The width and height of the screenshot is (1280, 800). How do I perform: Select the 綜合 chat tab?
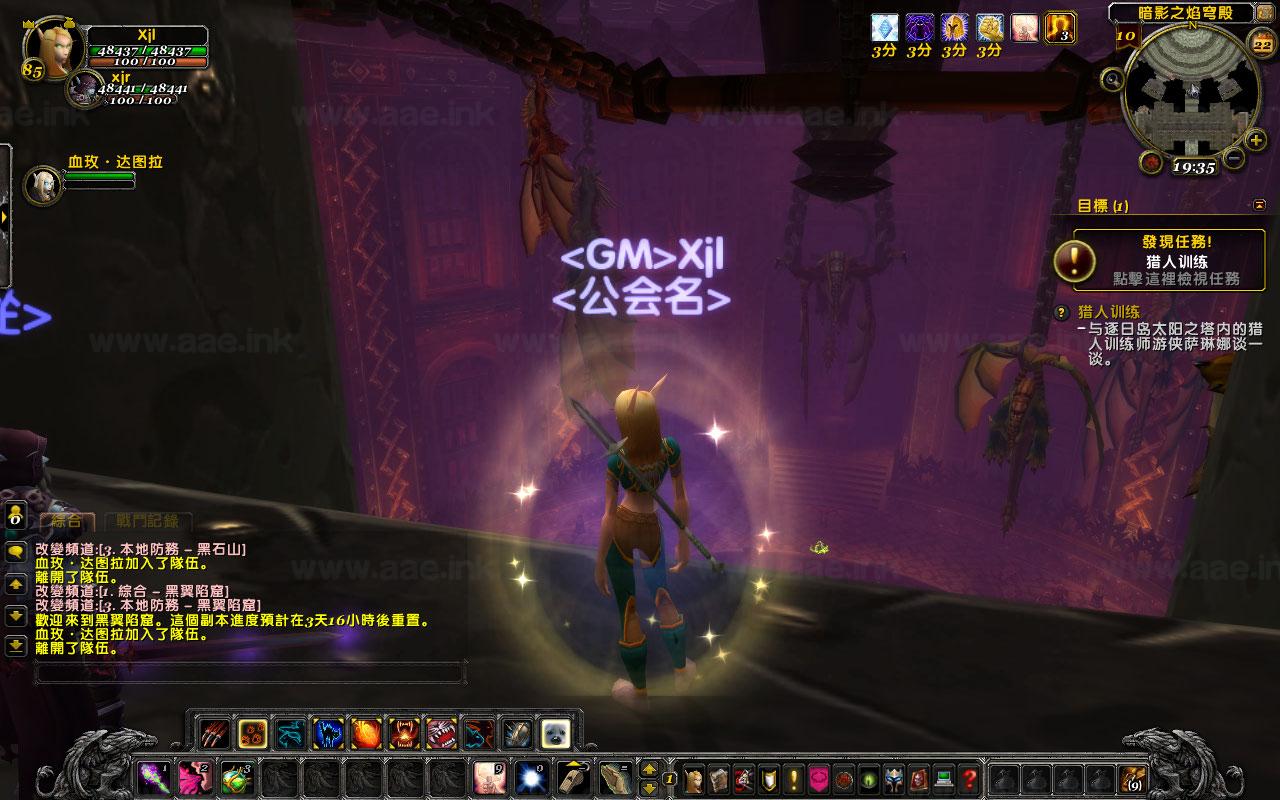67,520
